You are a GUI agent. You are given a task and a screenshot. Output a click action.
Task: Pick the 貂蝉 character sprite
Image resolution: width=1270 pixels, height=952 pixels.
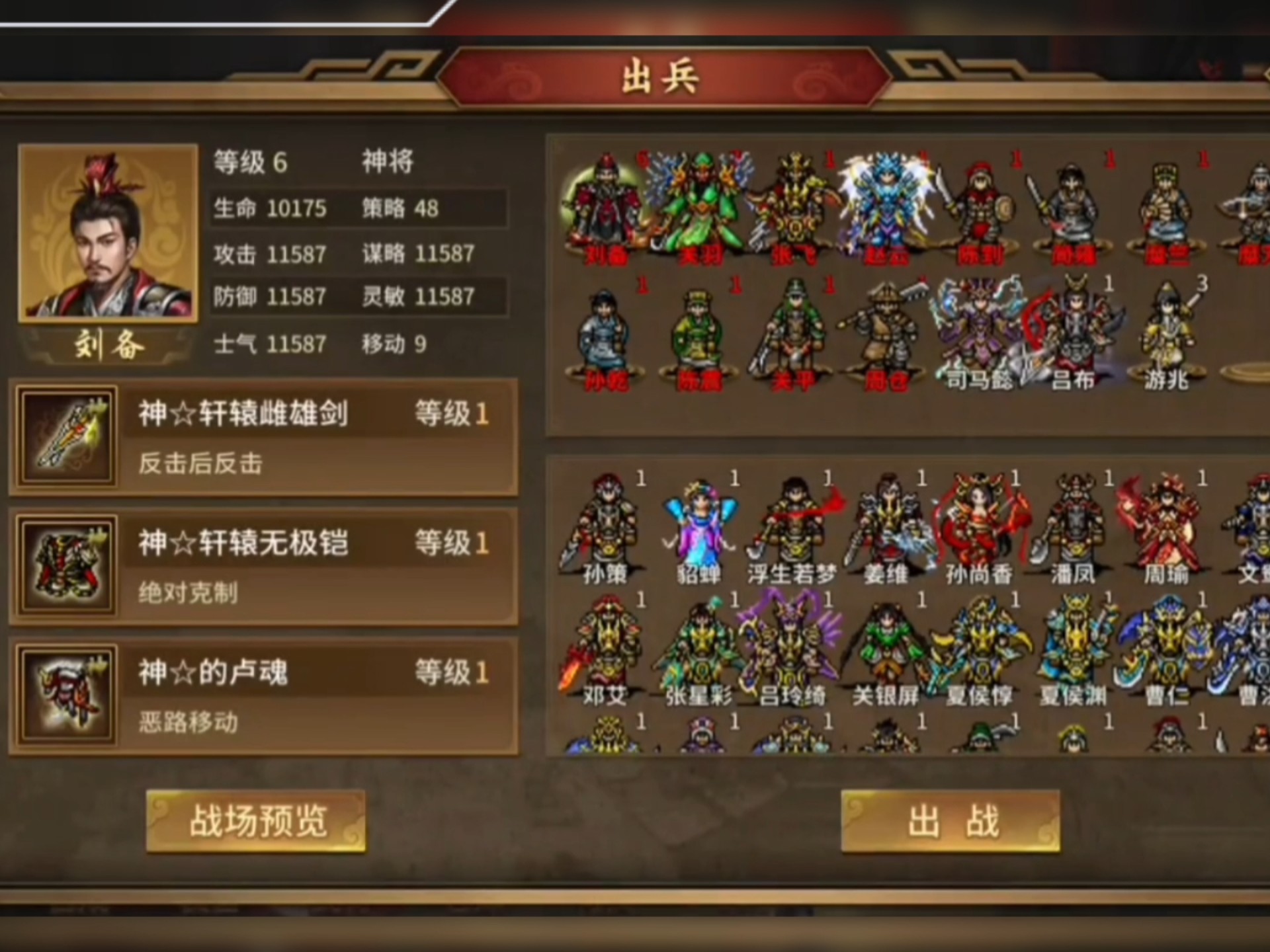698,522
